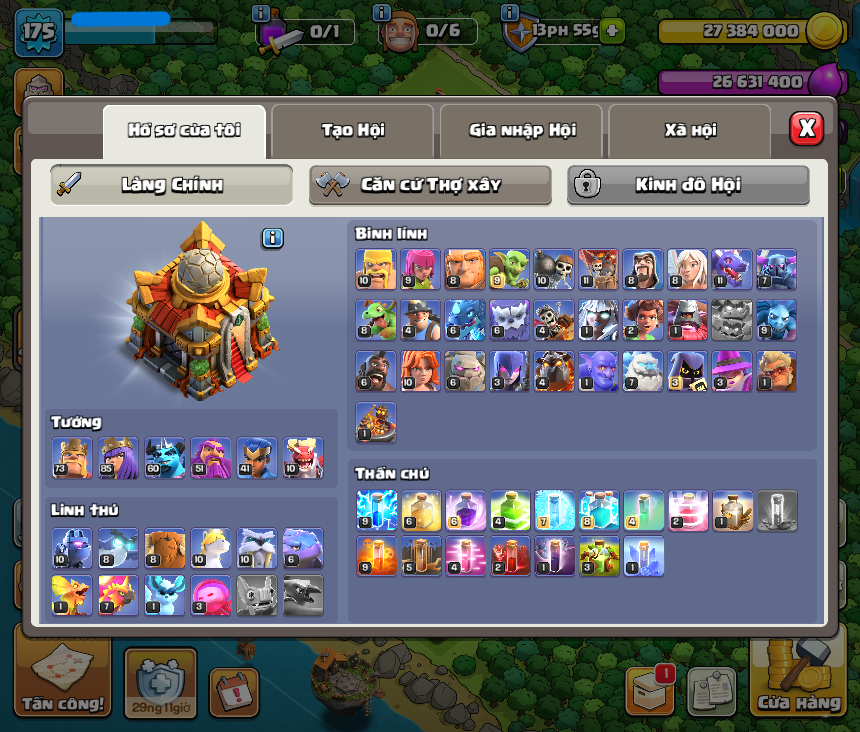Select the Lightning Spell icon
Image resolution: width=860 pixels, height=732 pixels.
coord(376,510)
